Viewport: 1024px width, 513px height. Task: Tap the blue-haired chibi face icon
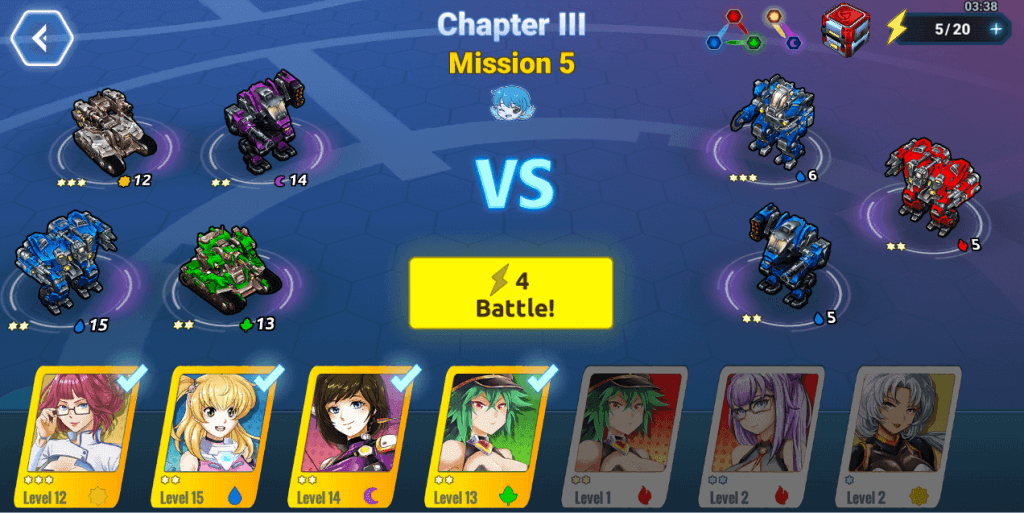pos(509,103)
